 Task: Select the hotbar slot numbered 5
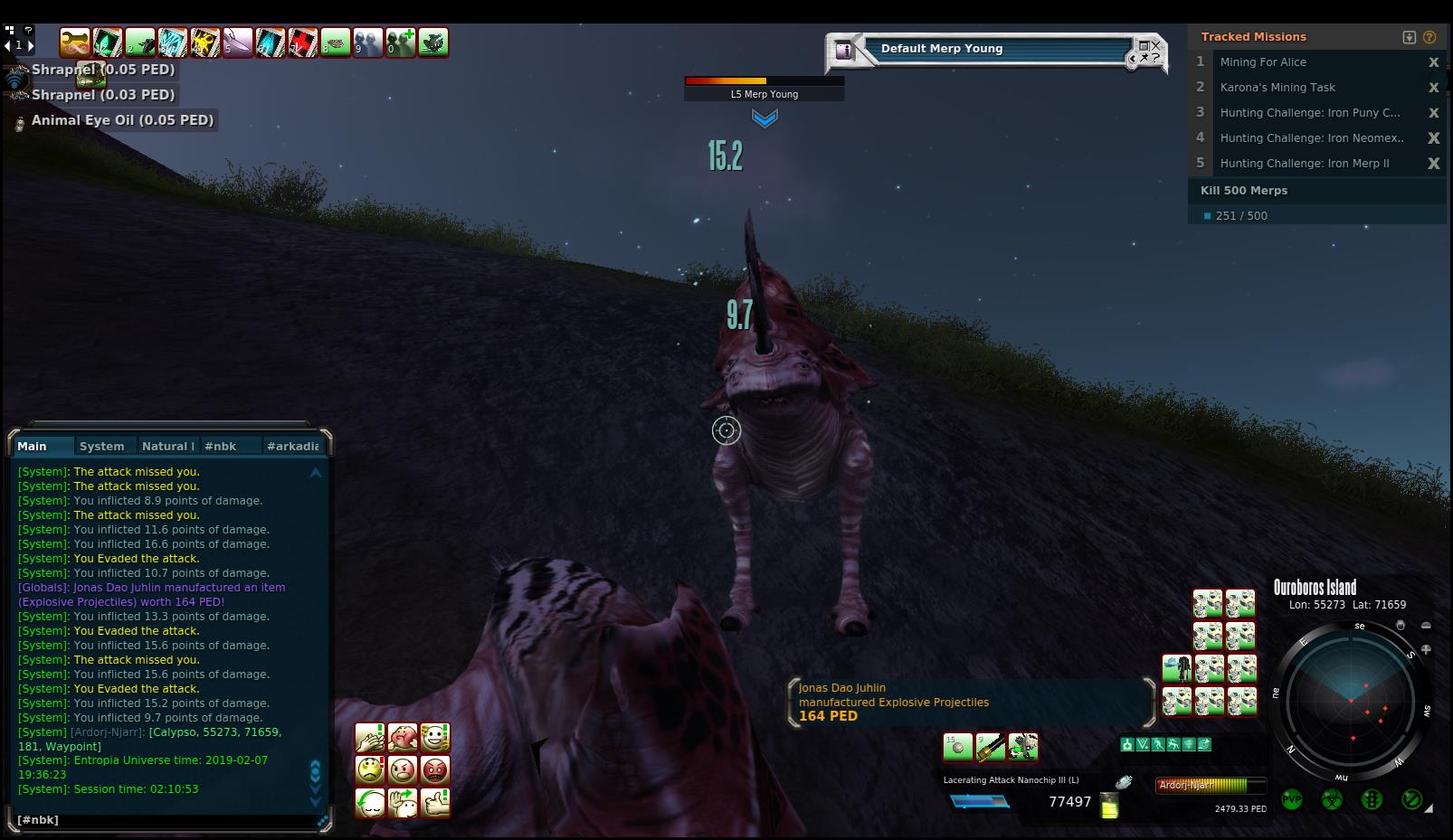(238, 42)
